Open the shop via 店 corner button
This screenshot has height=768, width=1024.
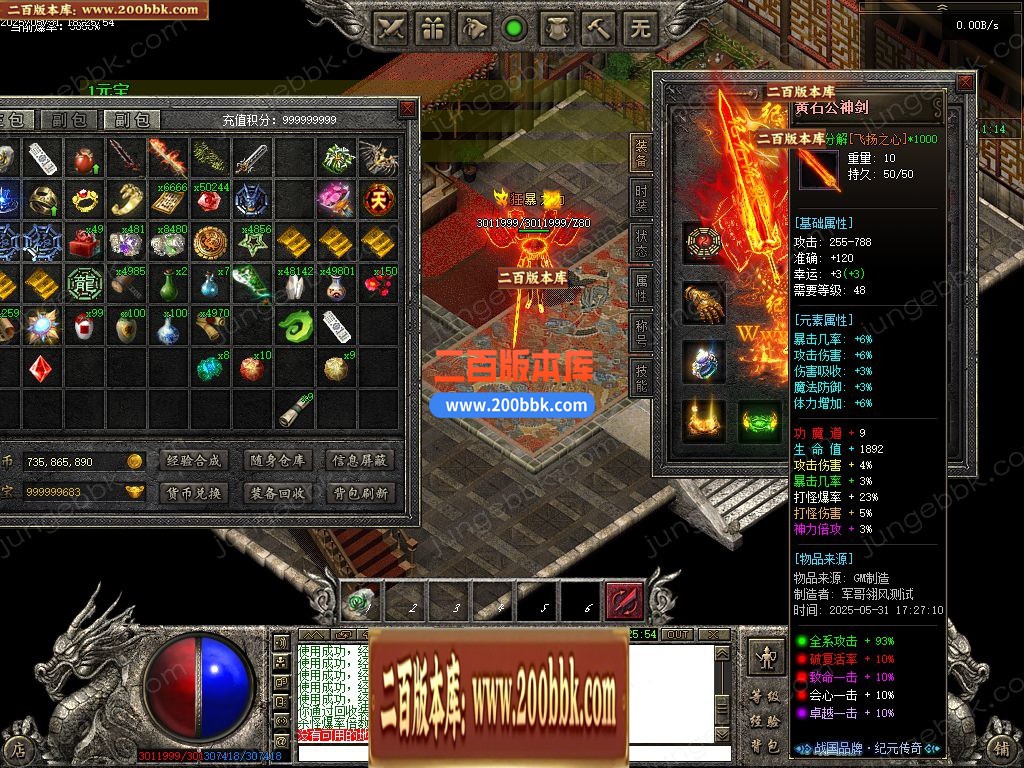[18, 747]
